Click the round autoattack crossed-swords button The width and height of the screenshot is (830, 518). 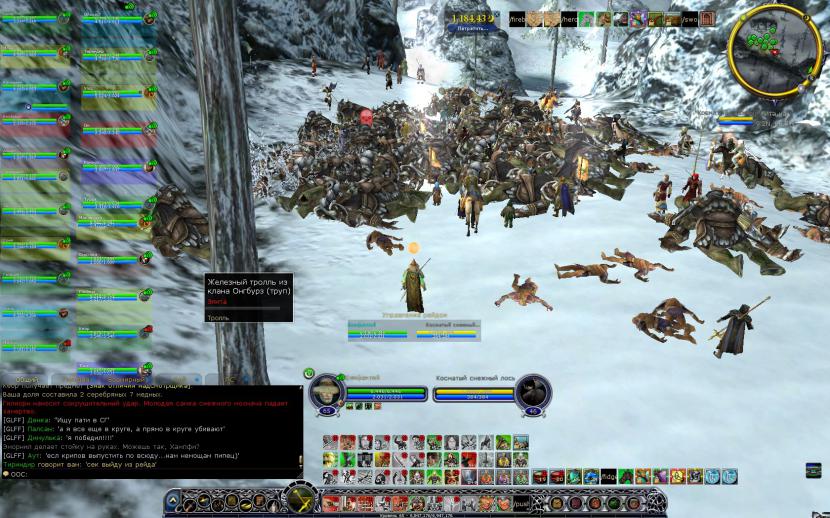[300, 497]
